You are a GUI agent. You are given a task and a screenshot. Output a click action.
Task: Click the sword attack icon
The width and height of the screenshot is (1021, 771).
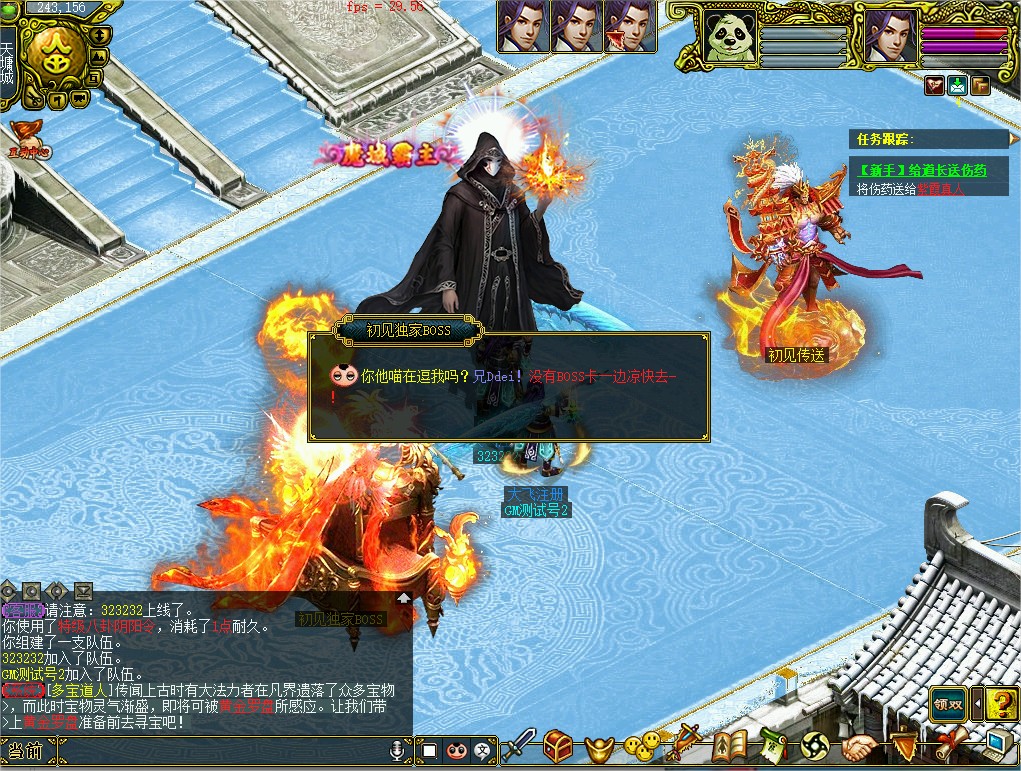(x=518, y=745)
